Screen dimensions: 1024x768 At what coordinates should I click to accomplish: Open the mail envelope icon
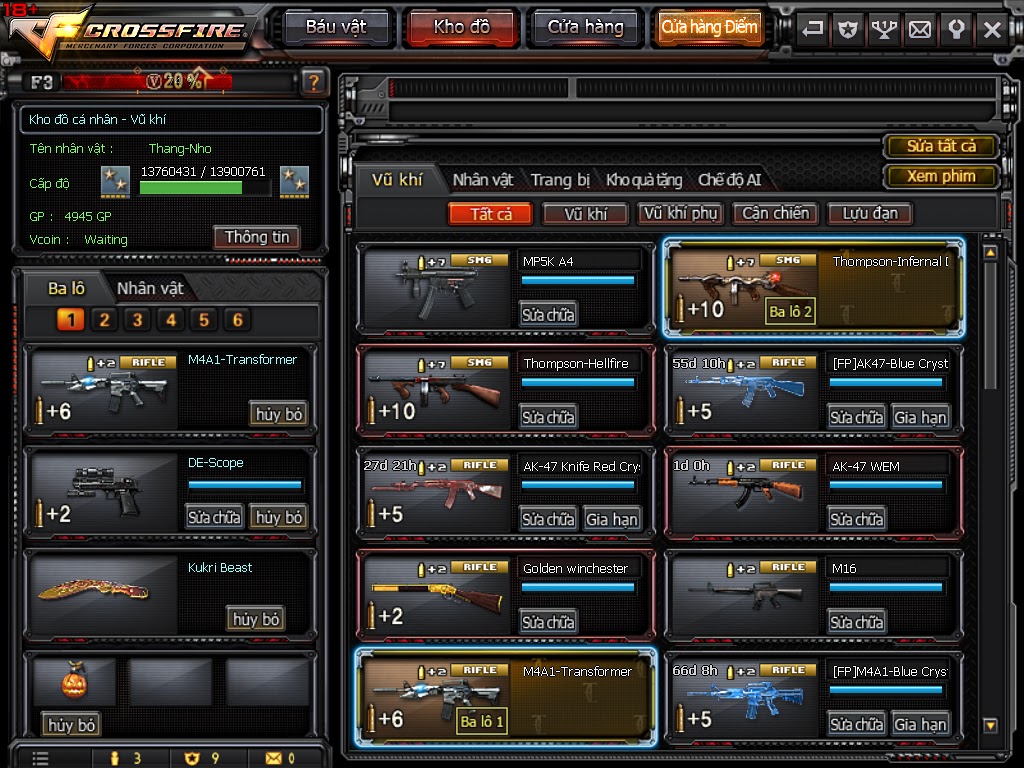[x=920, y=29]
